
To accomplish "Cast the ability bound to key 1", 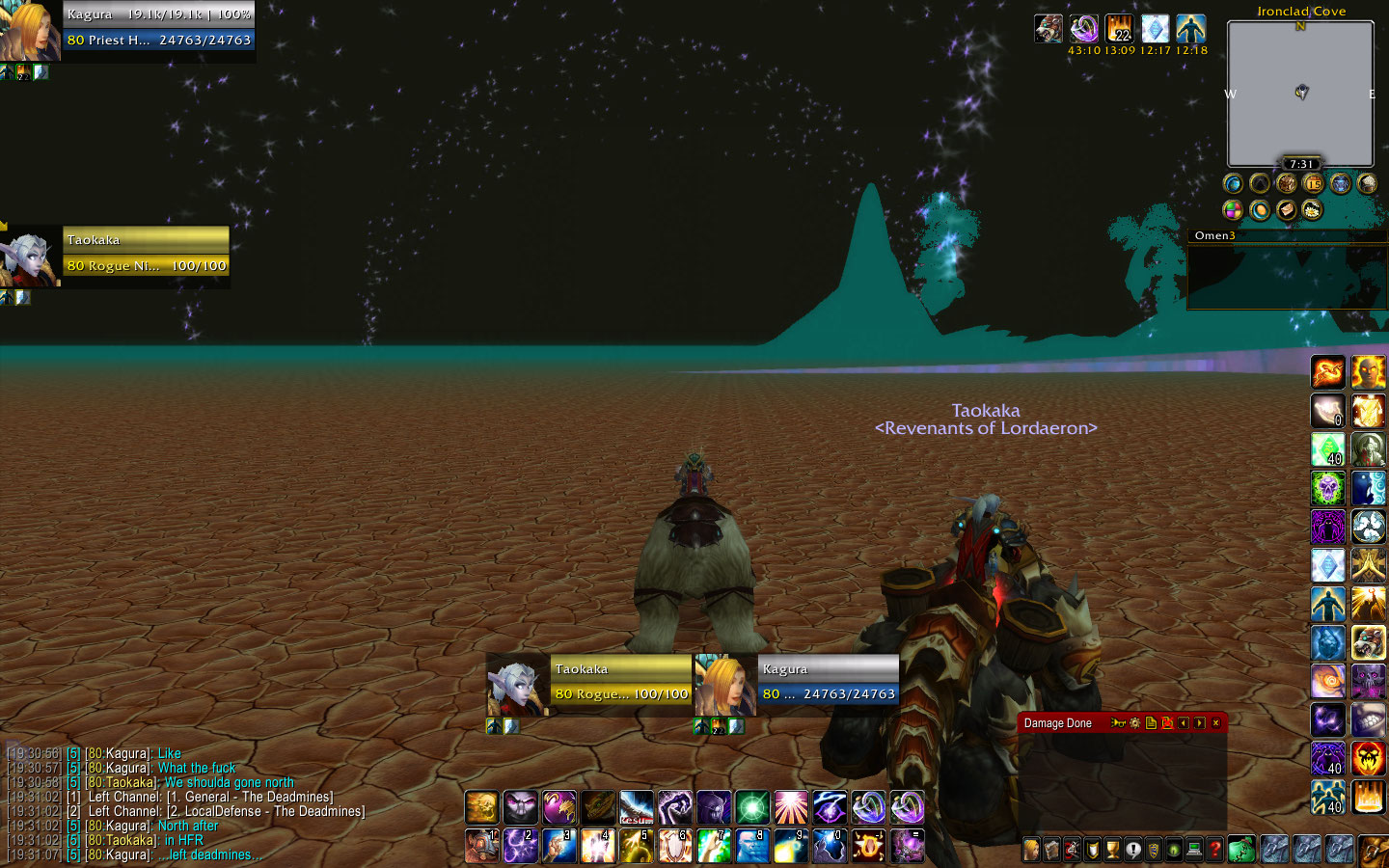I will click(481, 846).
